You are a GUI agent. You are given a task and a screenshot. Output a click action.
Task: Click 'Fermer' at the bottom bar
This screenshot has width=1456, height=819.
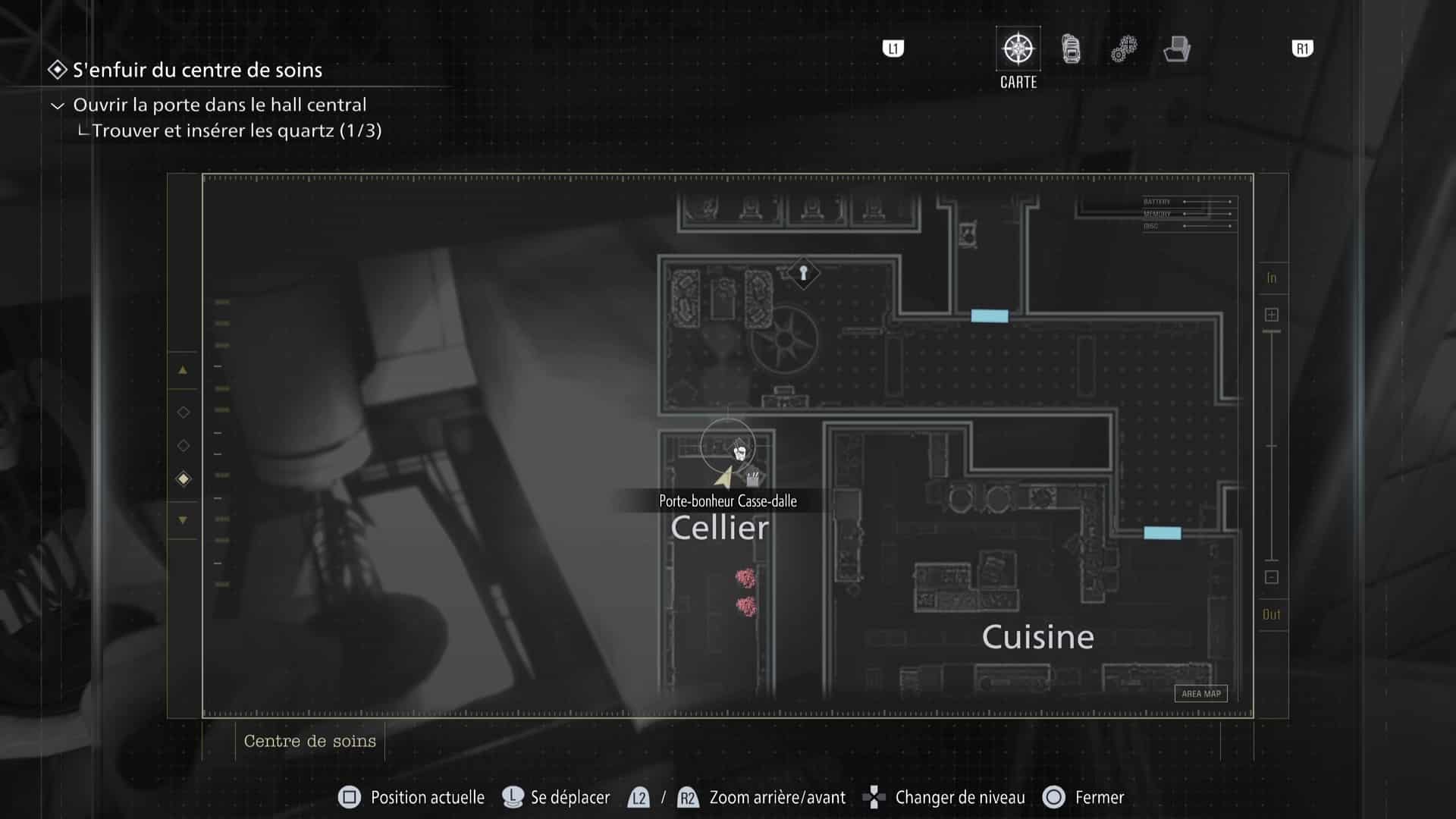tap(1099, 797)
